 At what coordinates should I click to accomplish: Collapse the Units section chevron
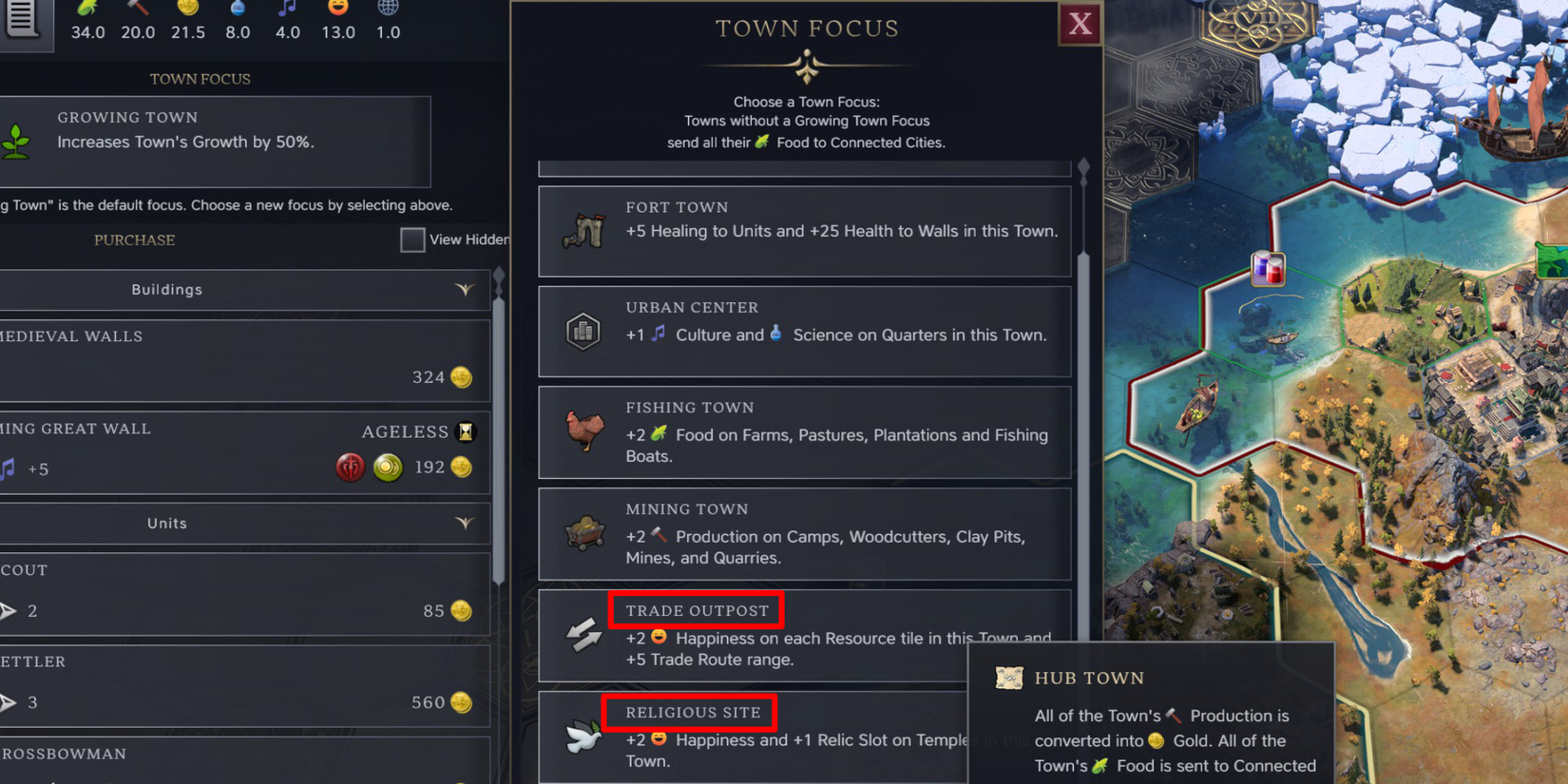pyautogui.click(x=465, y=523)
